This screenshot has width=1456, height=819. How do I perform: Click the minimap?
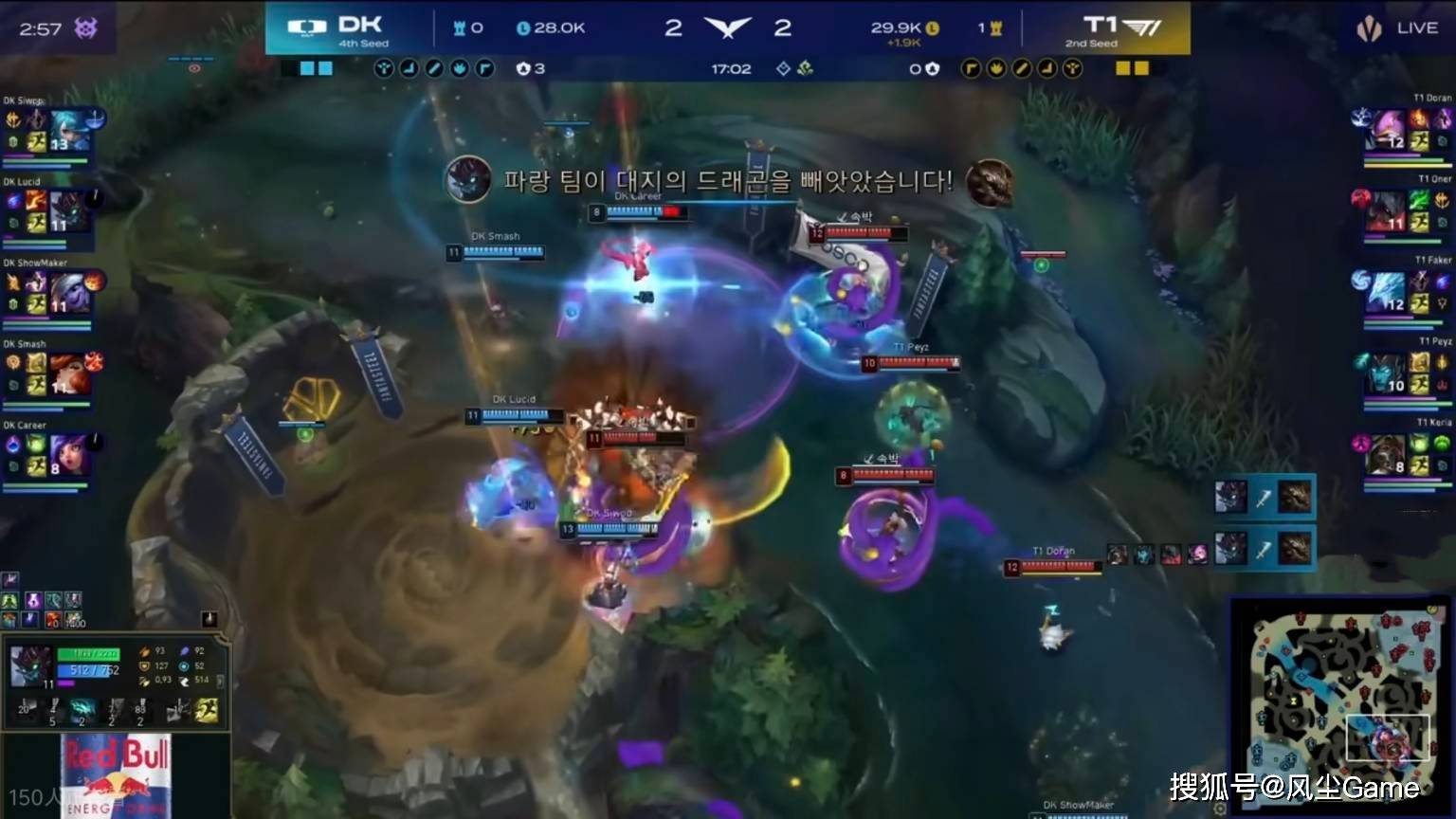tap(1339, 692)
